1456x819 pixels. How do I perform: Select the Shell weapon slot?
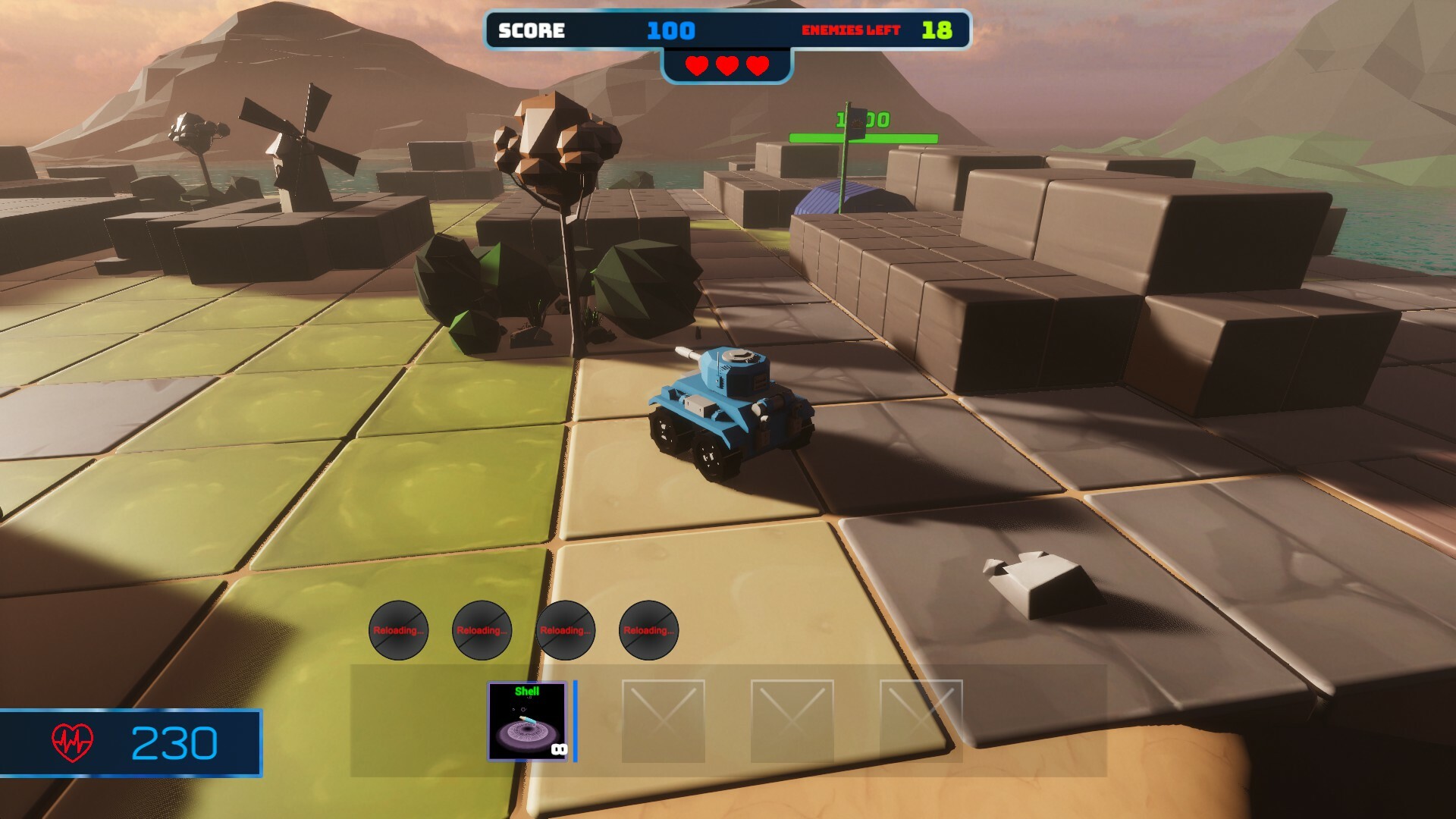pos(528,721)
